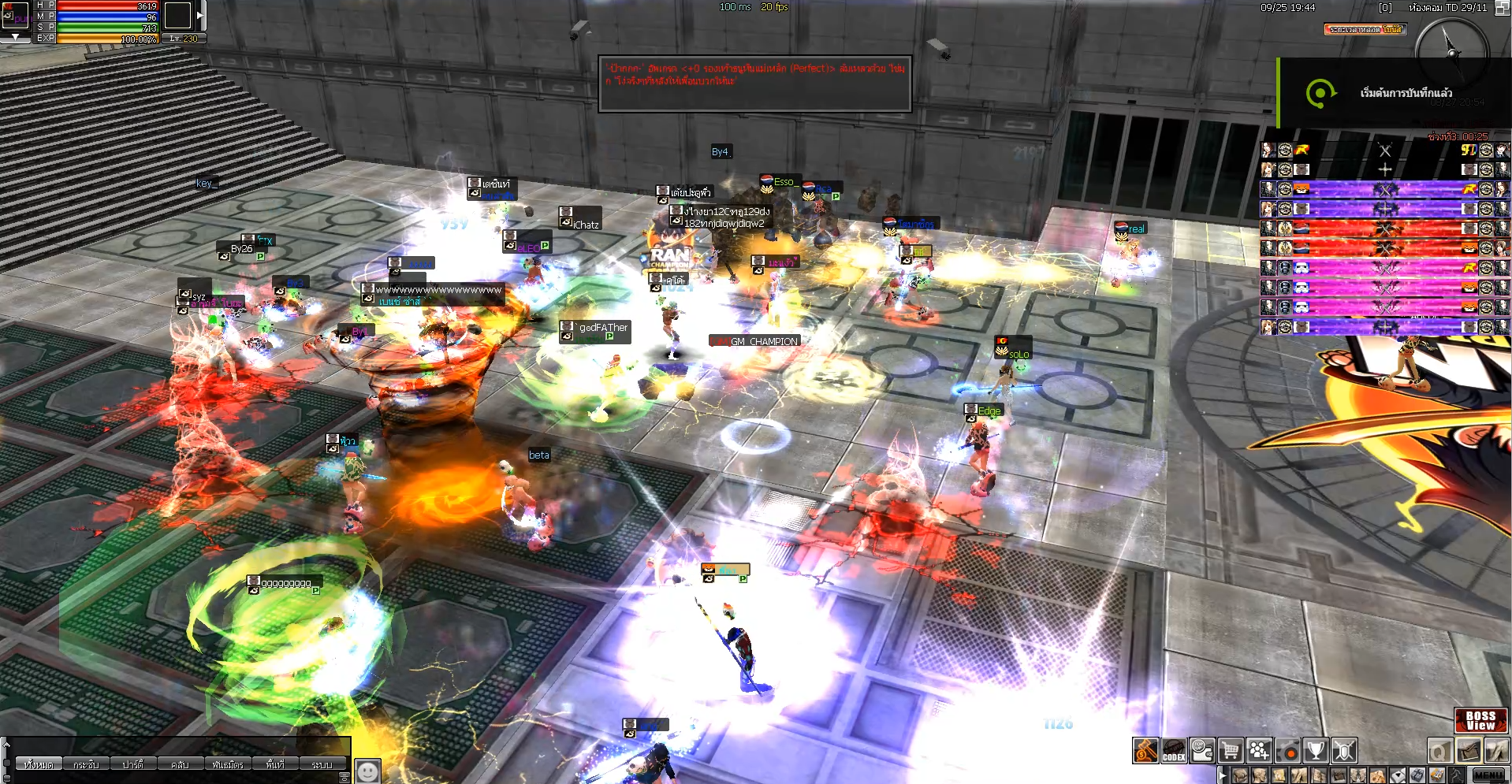Show the พันธมิตร (Alliance) chat tab
Image resolution: width=1512 pixels, height=784 pixels.
tap(228, 764)
